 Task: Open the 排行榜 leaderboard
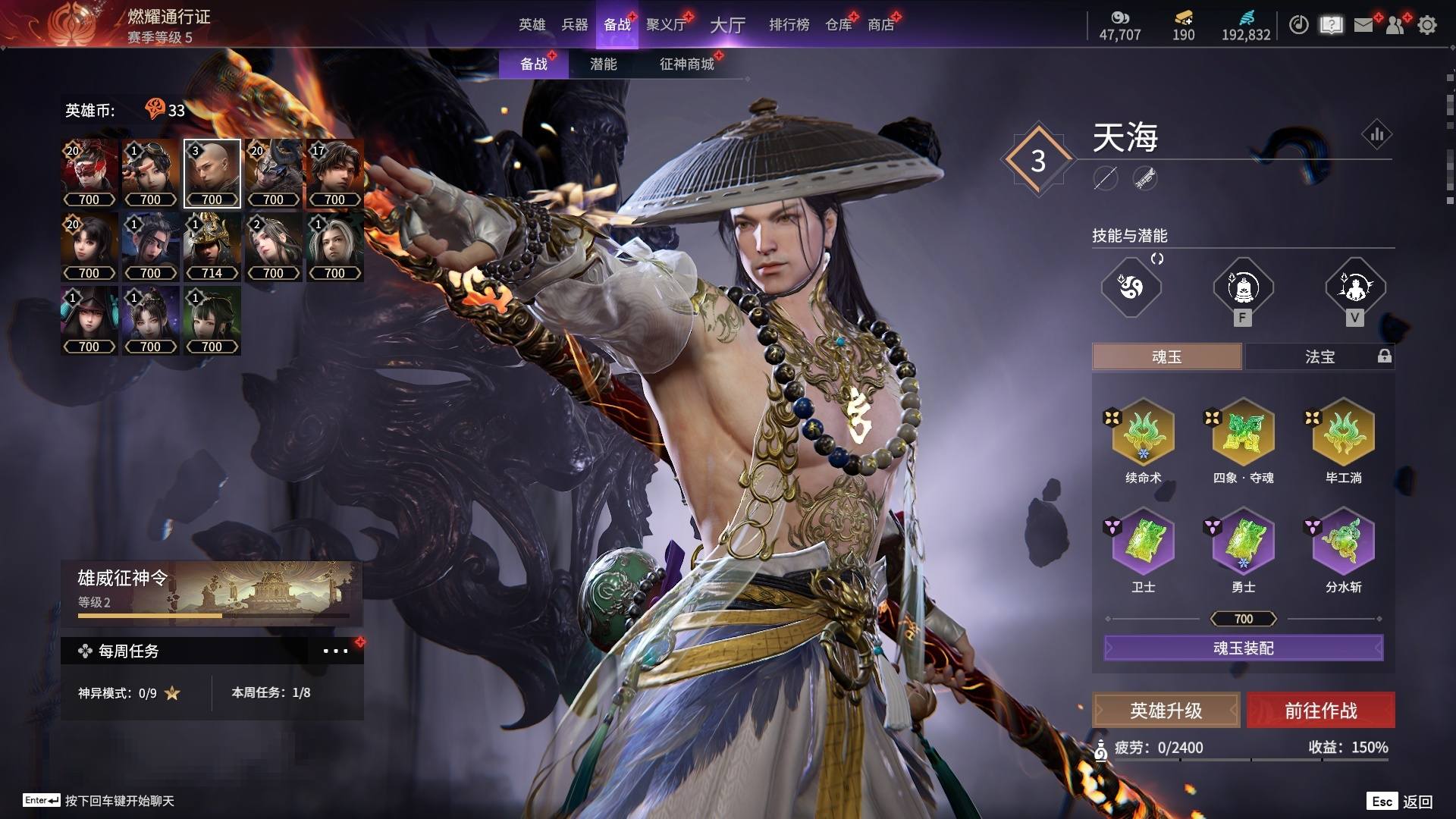pos(789,25)
